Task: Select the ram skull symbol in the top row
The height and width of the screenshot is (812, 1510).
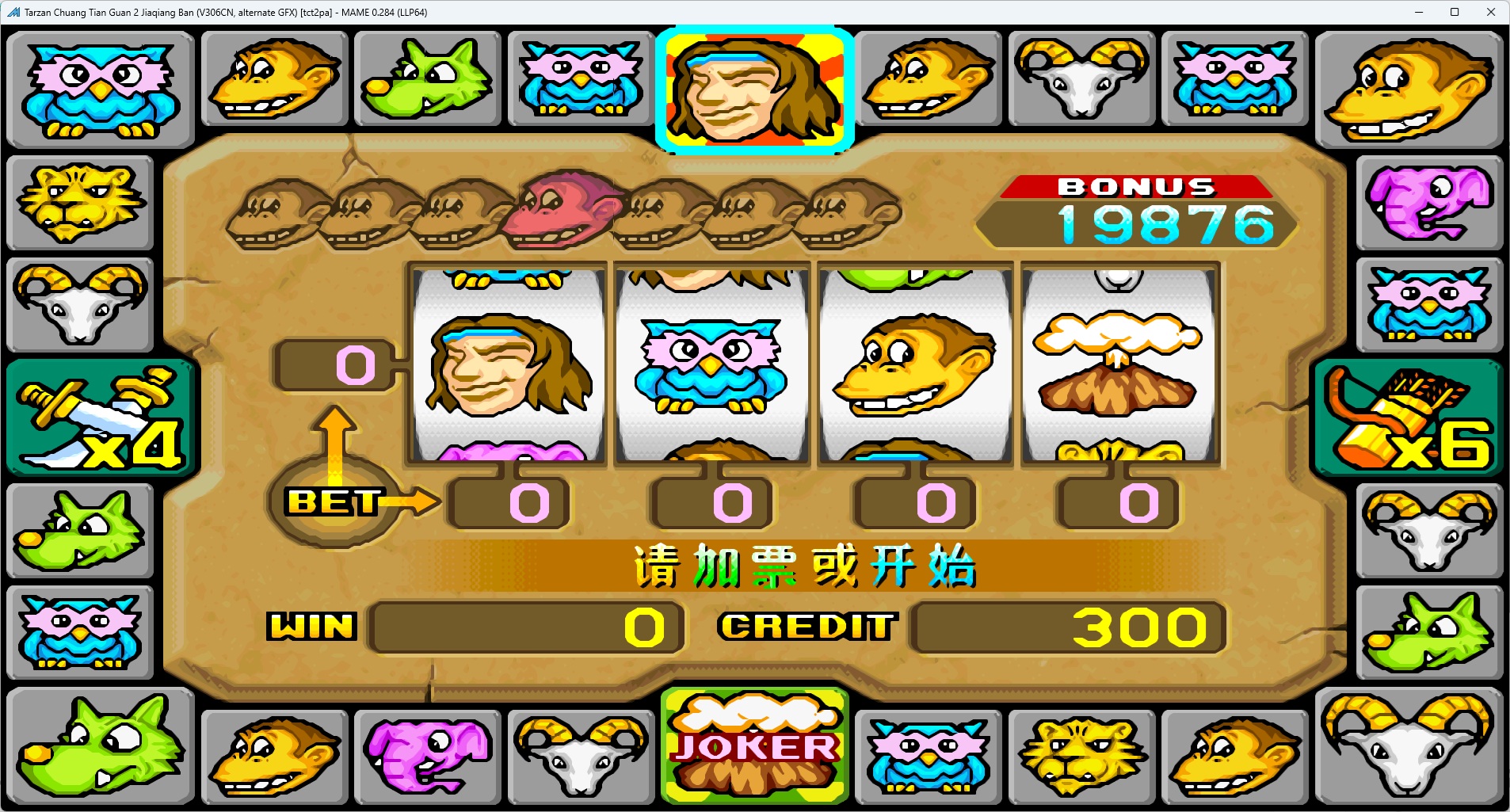Action: point(1081,79)
